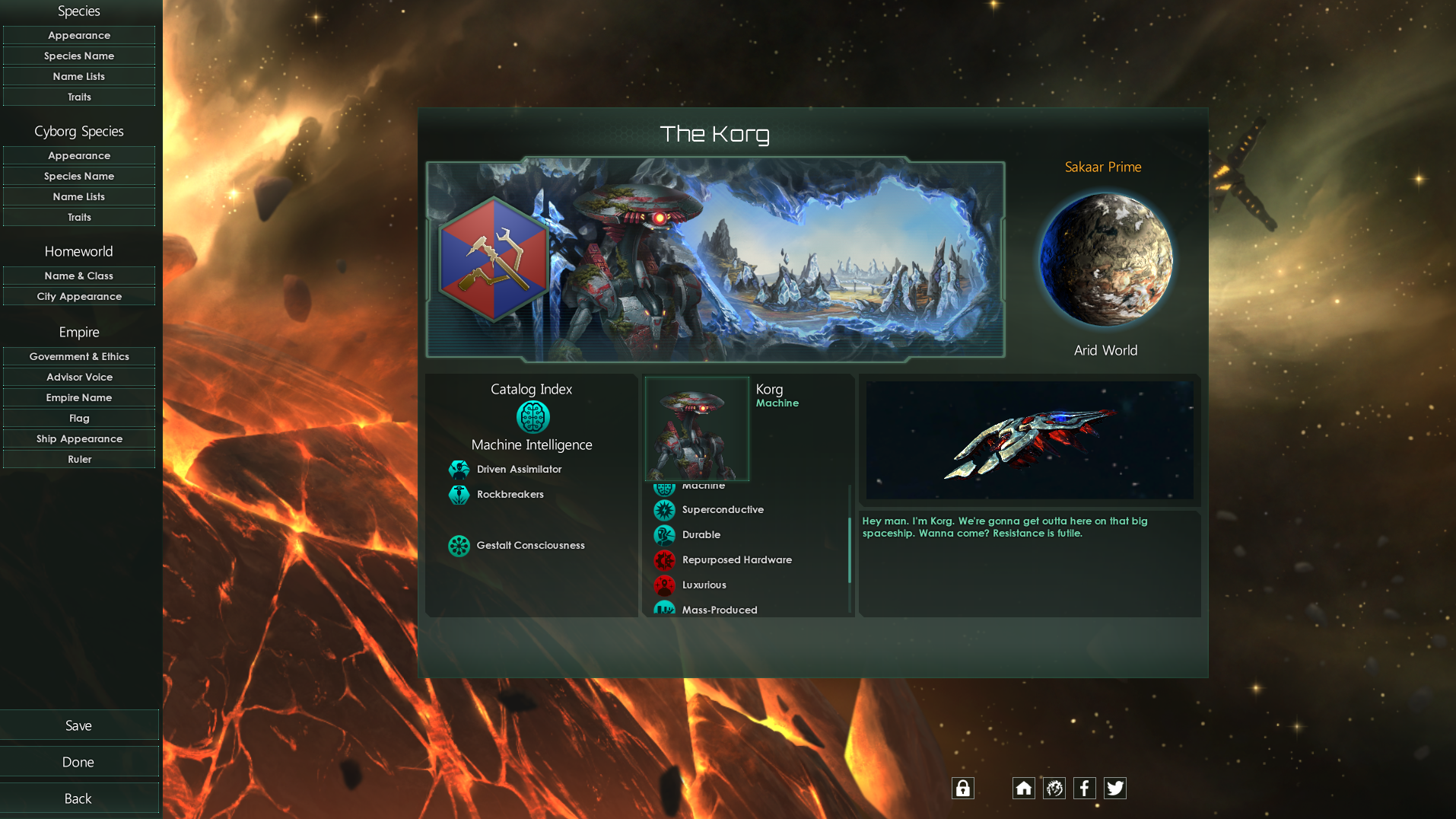Select the Mass-Produced trait icon

665,609
